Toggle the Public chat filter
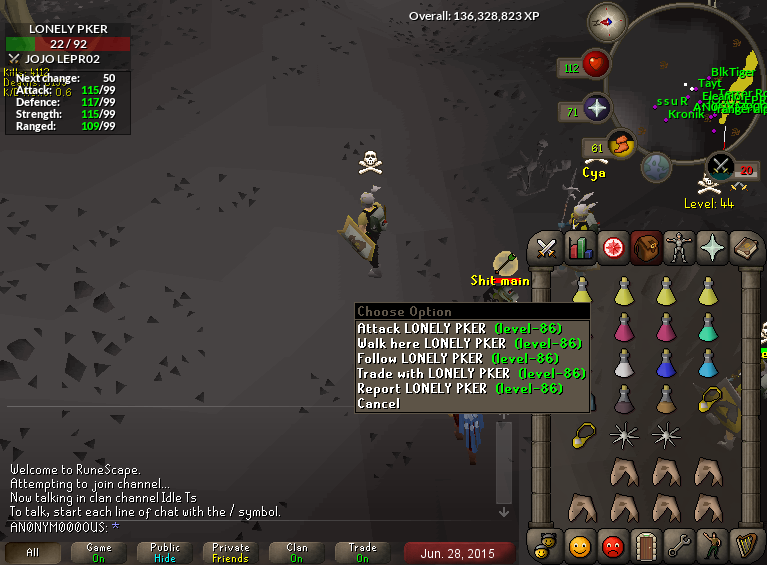The height and width of the screenshot is (565, 767). pyautogui.click(x=165, y=553)
